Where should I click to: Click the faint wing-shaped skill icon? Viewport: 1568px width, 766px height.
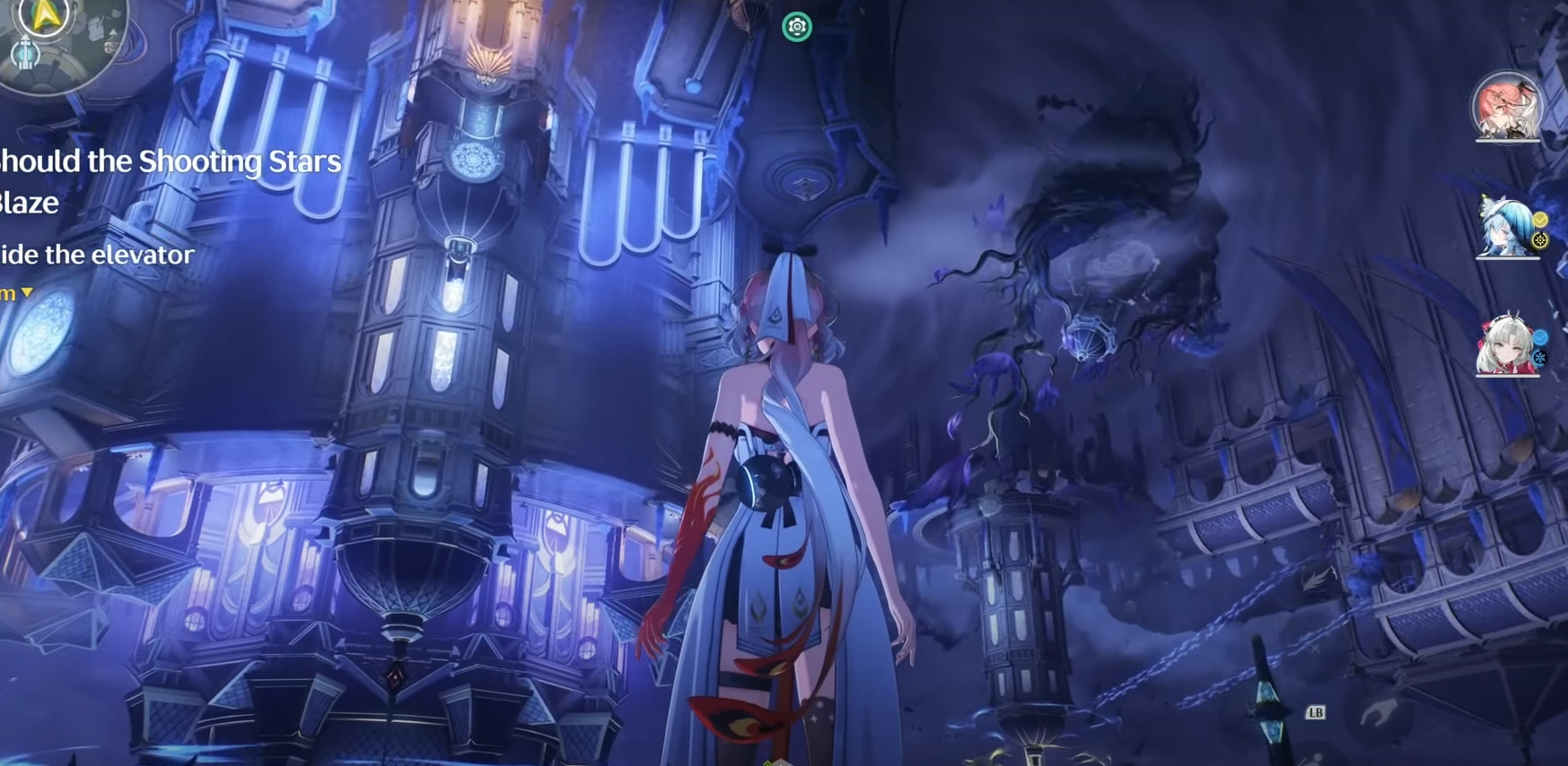(1318, 579)
